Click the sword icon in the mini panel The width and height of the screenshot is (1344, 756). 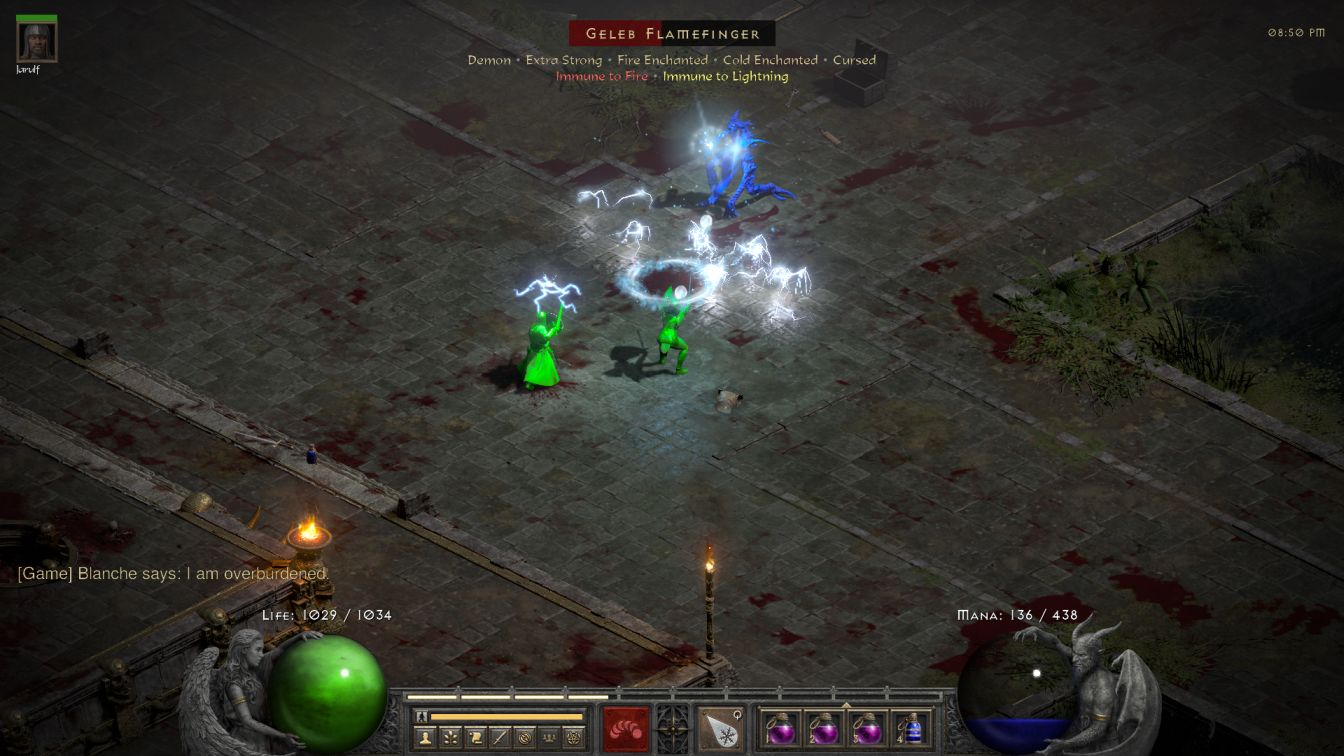point(499,738)
